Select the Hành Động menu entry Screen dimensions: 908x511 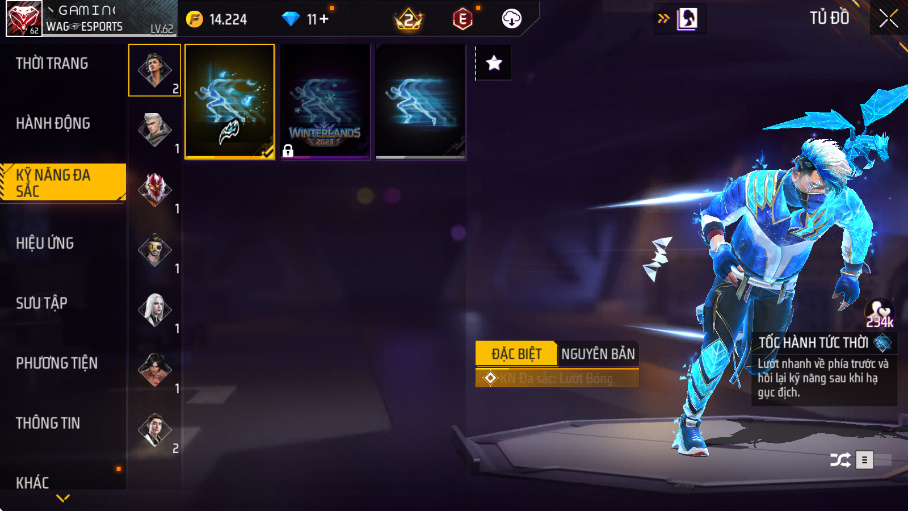click(x=53, y=124)
